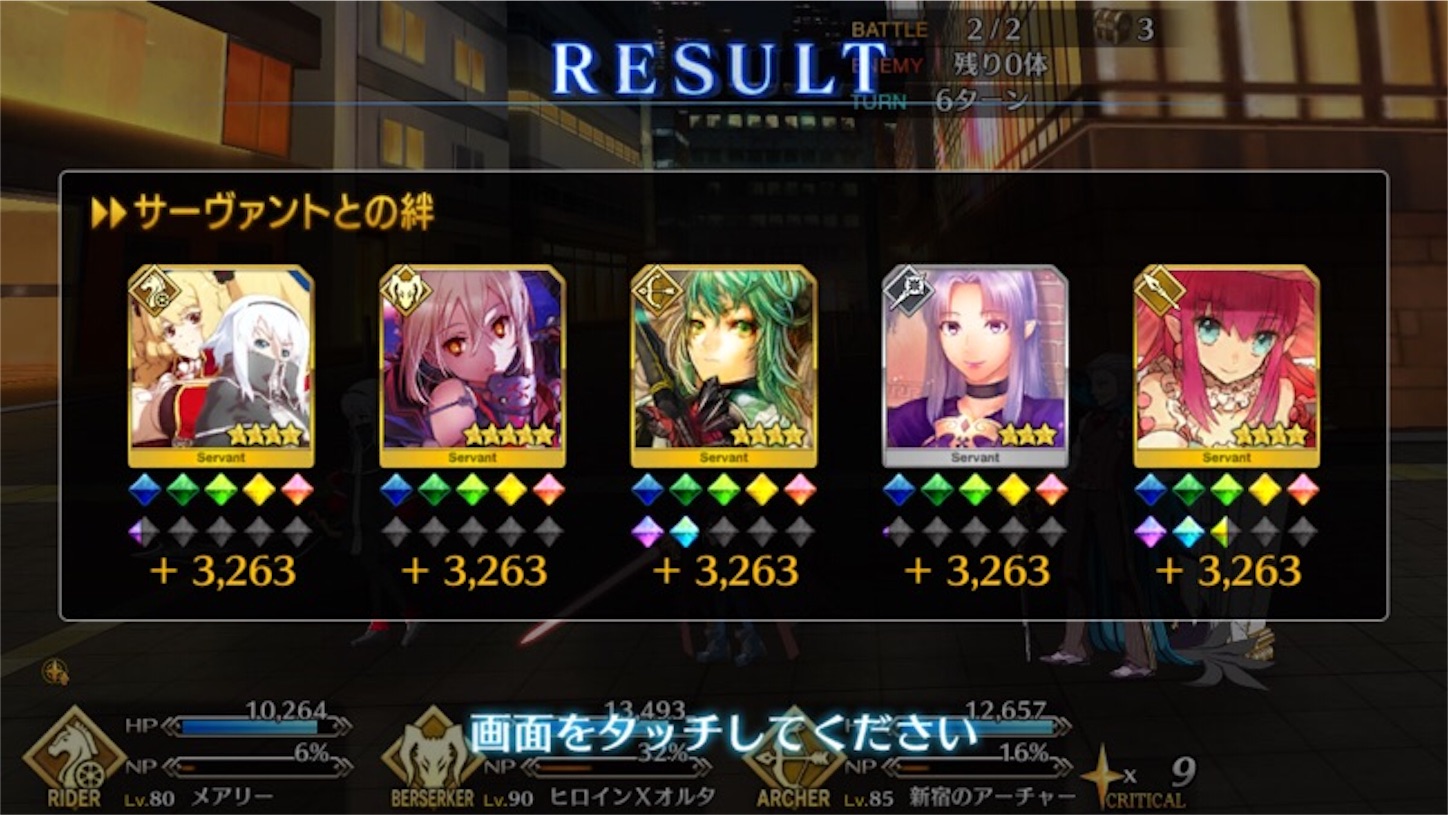Select Heroine X Alter's portrait card
The height and width of the screenshot is (815, 1448).
tap(470, 365)
